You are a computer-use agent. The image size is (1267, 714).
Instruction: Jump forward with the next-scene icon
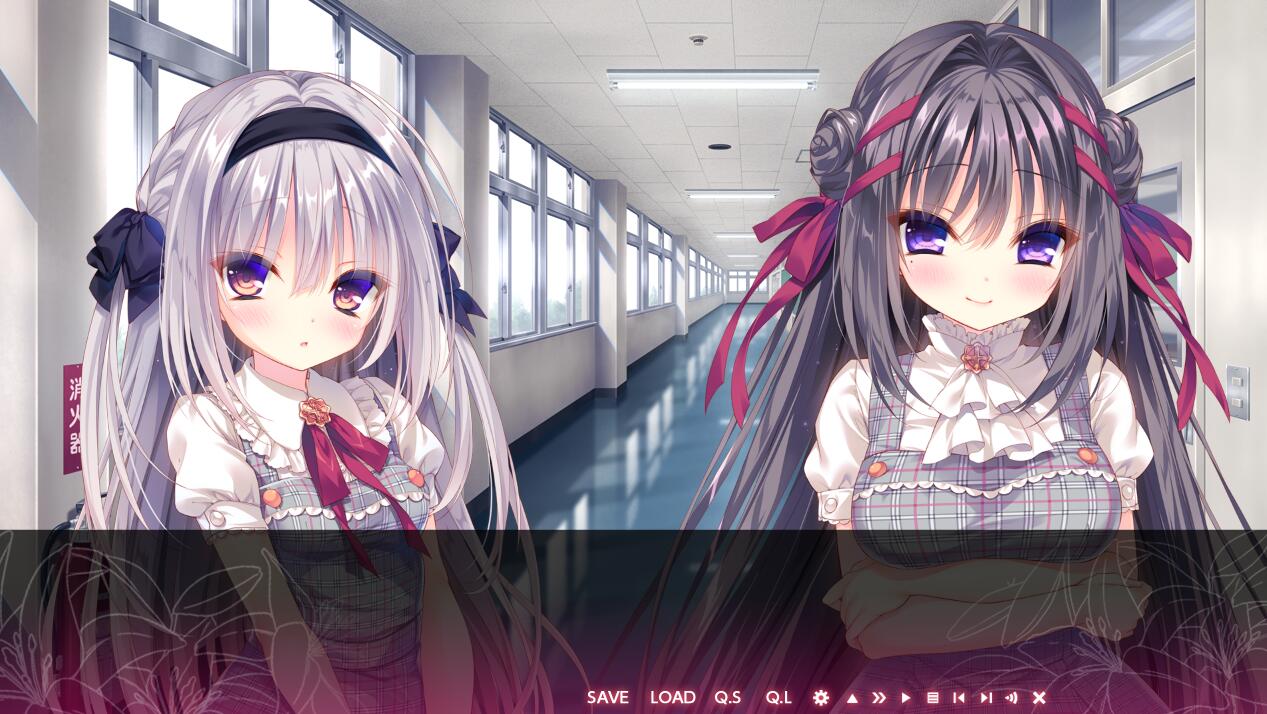(985, 698)
